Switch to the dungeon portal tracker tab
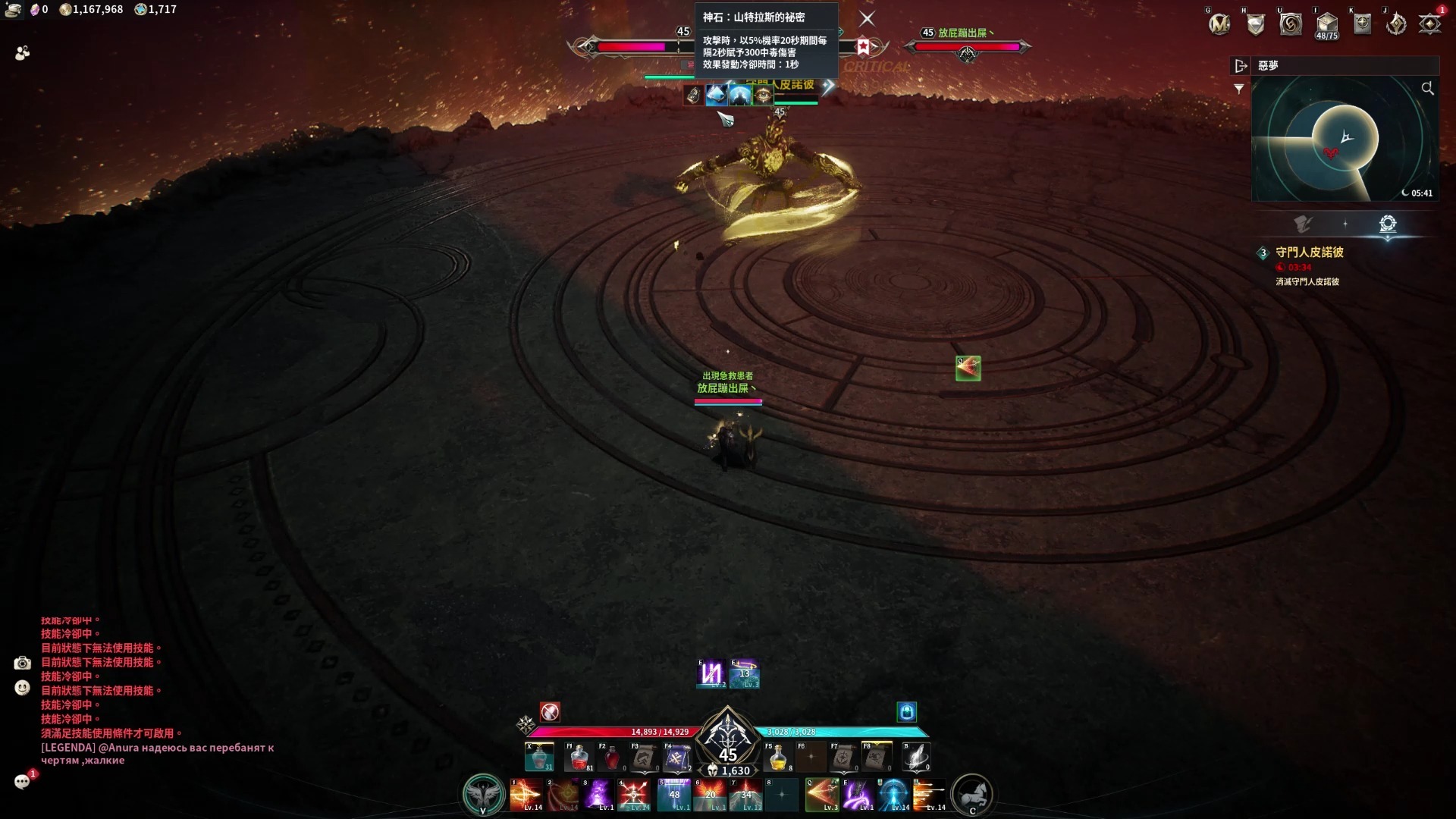Viewport: 1456px width, 819px height. point(1387,224)
